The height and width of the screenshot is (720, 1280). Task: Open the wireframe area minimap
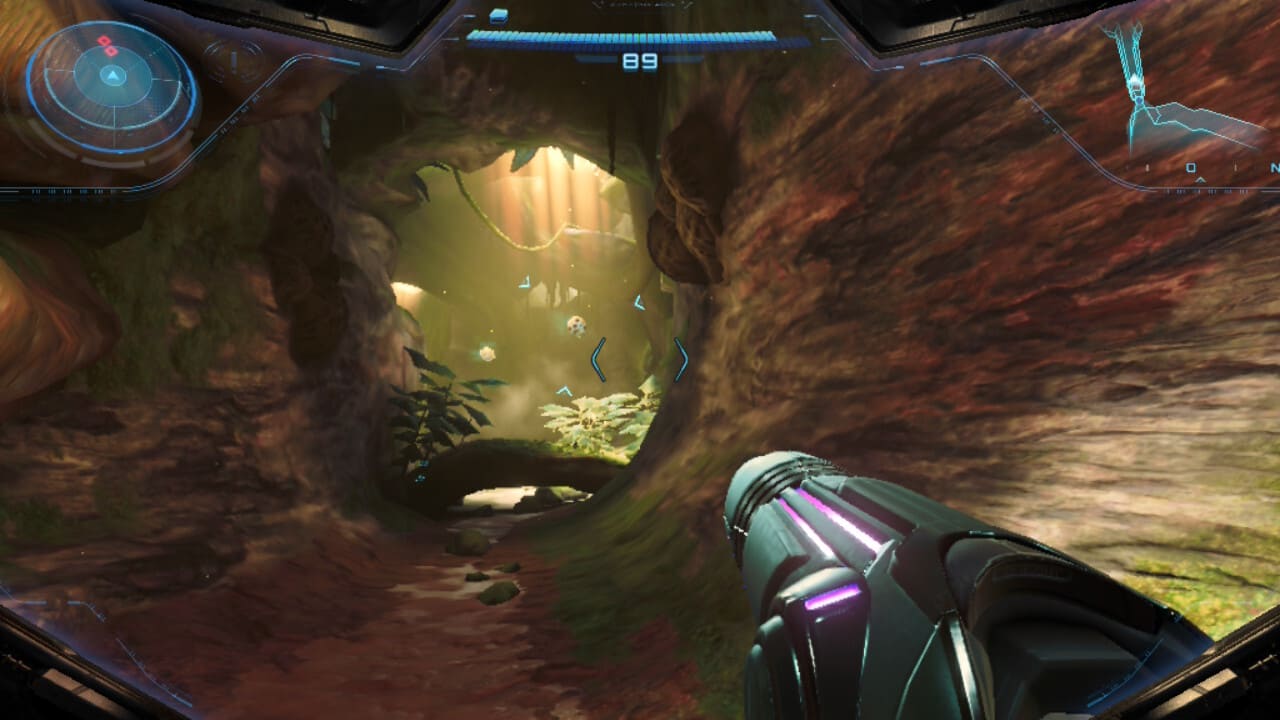[x=1180, y=95]
